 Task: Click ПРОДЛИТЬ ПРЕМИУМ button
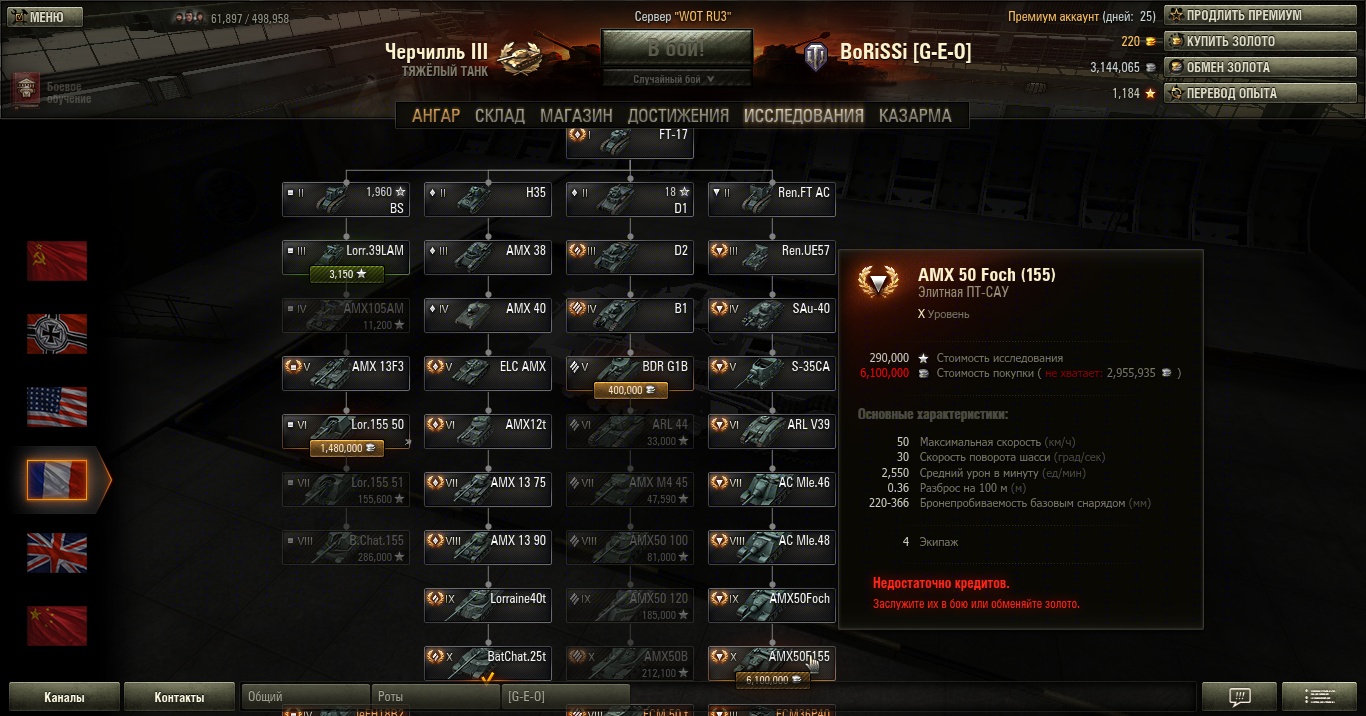point(1261,16)
